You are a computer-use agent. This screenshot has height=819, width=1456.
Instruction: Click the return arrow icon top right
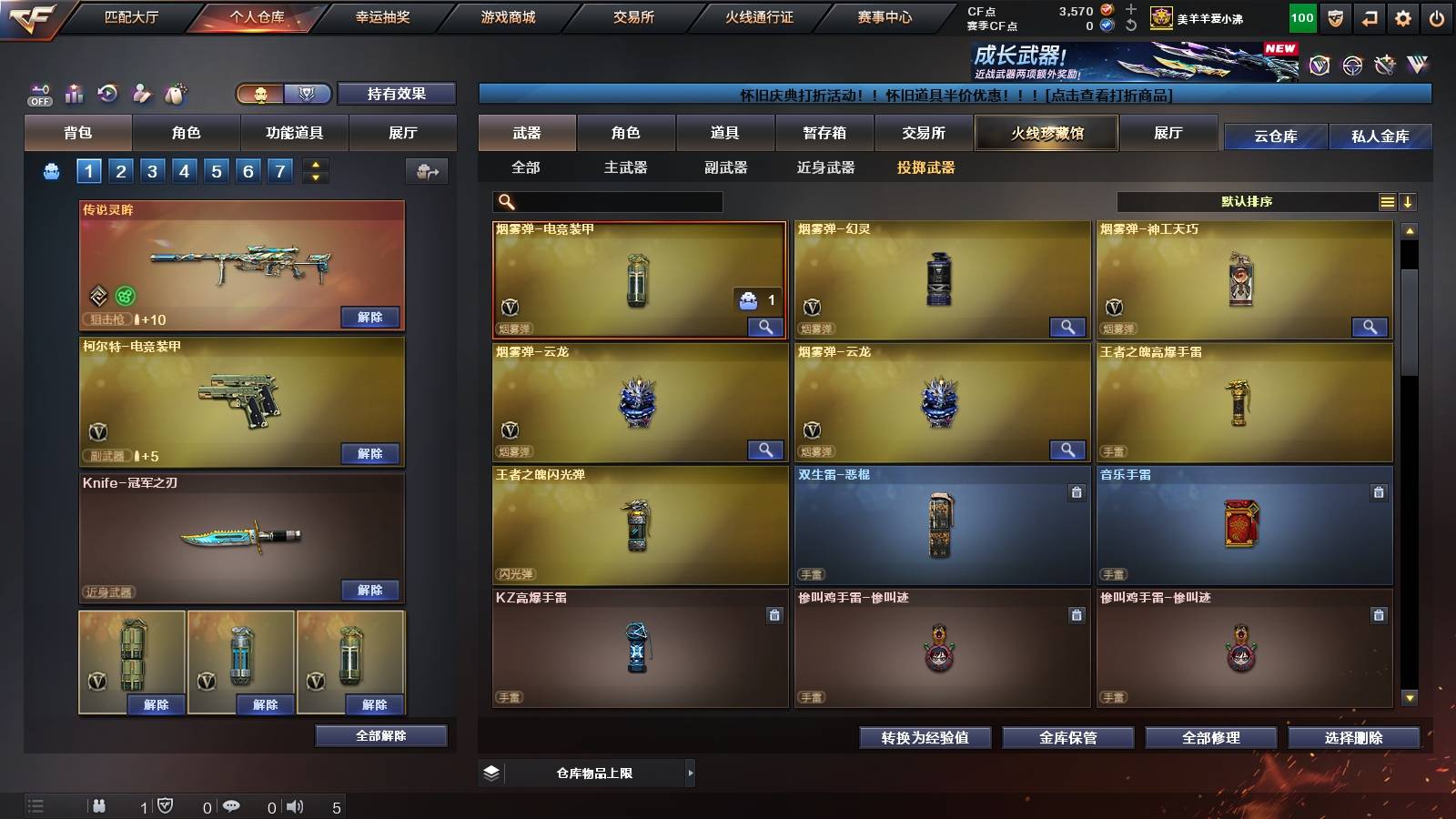[1368, 16]
